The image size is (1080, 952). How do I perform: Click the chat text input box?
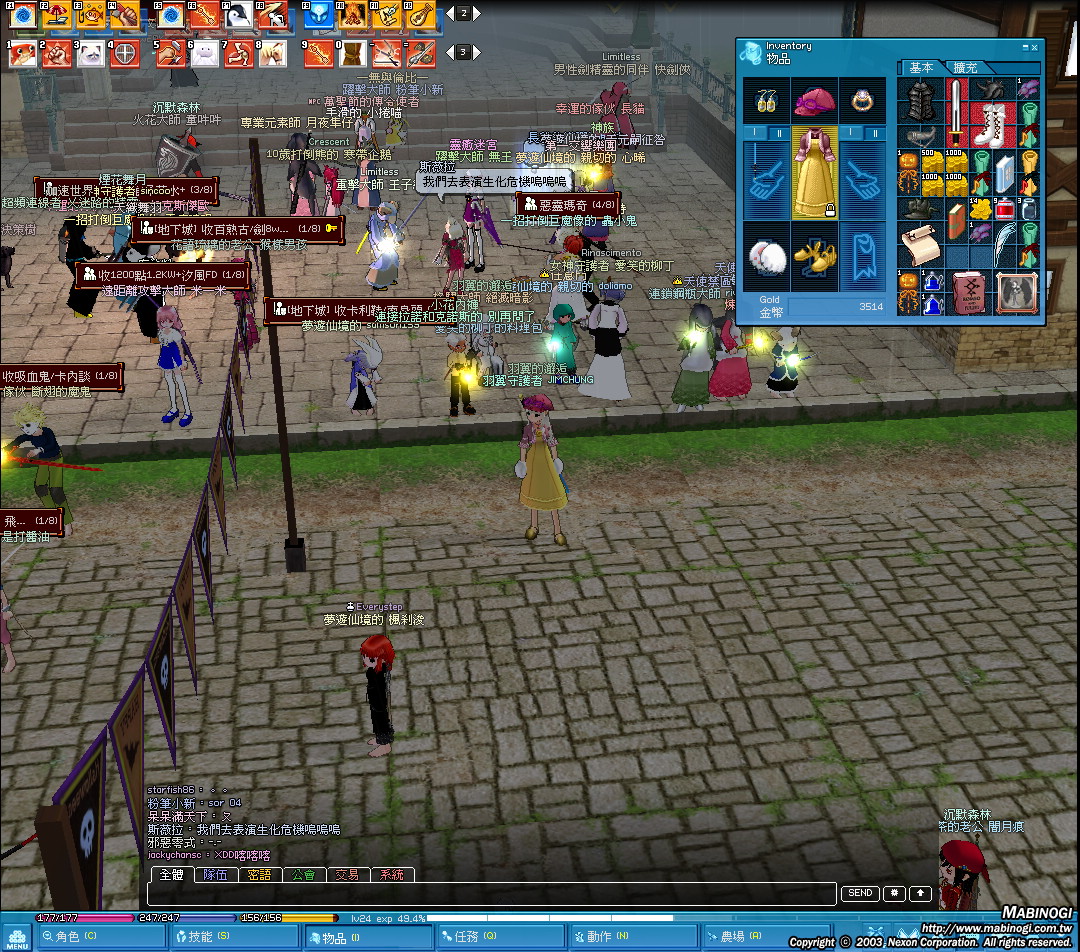(x=490, y=894)
